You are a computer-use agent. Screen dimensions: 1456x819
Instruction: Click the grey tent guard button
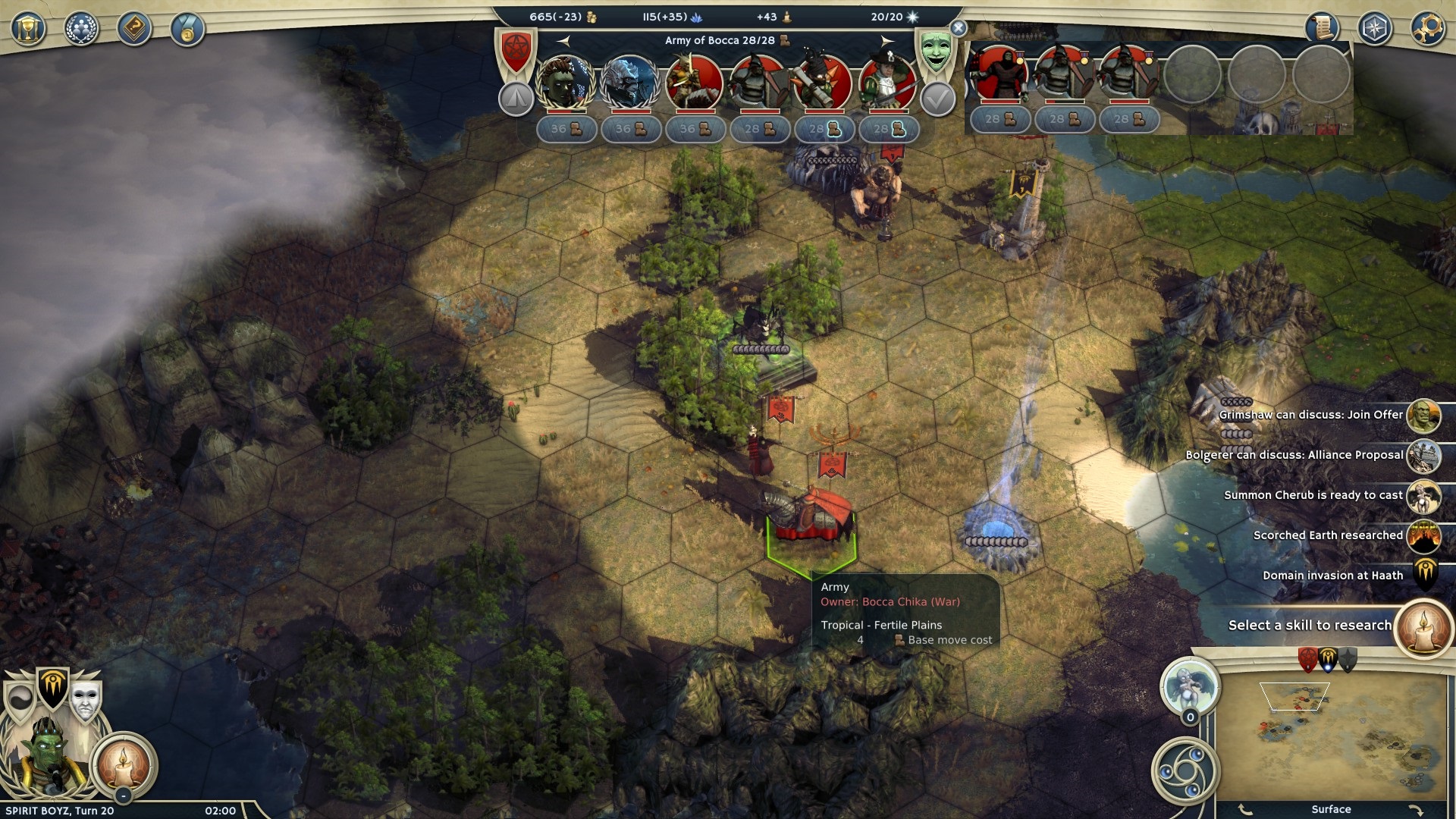(516, 99)
